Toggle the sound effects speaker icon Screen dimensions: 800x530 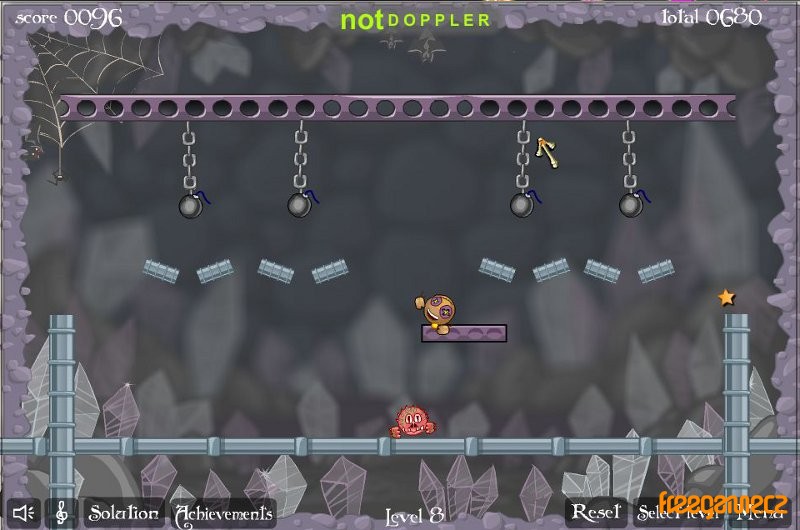tap(25, 513)
